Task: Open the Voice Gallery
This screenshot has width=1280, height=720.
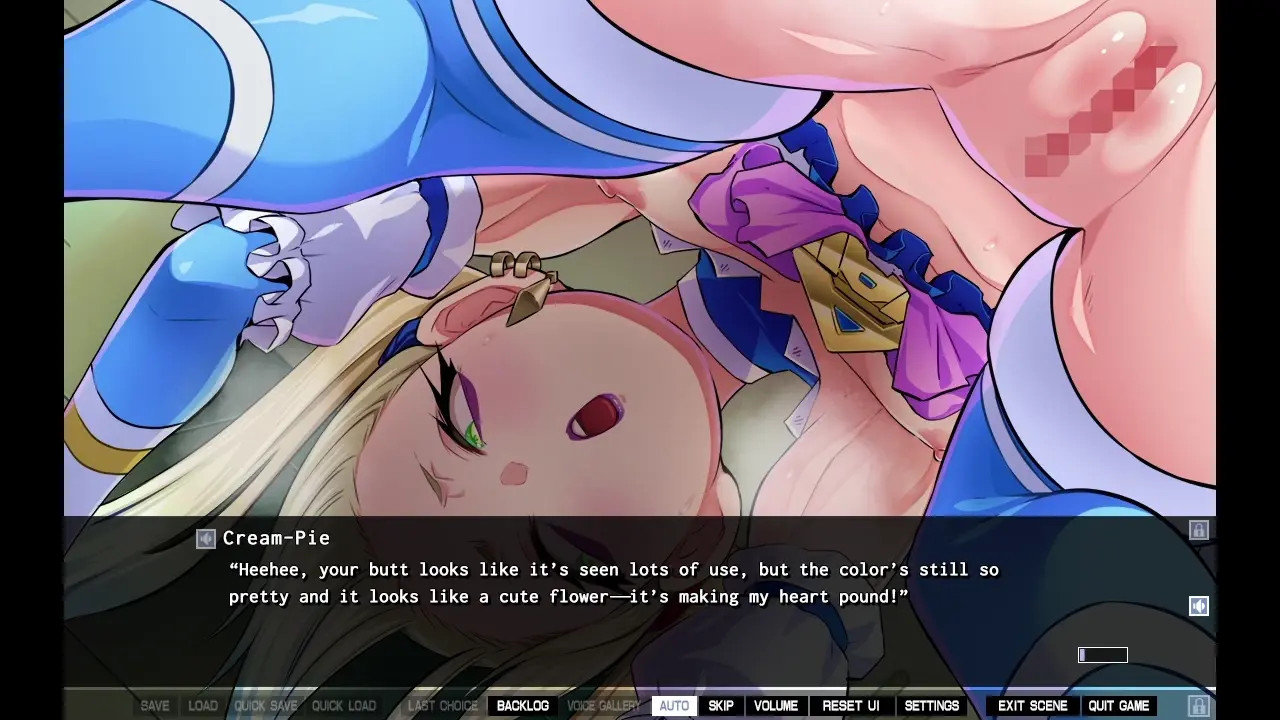Action: tap(603, 706)
